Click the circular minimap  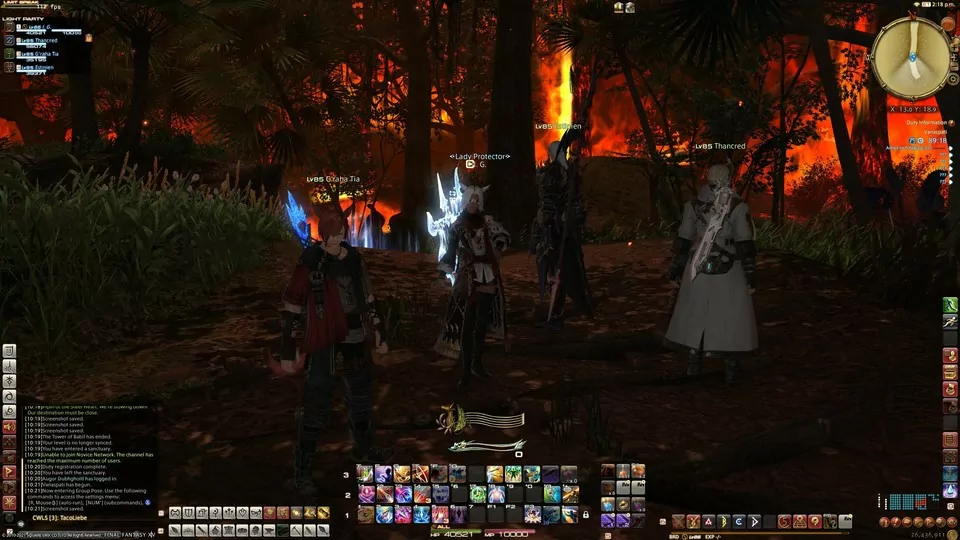point(911,59)
